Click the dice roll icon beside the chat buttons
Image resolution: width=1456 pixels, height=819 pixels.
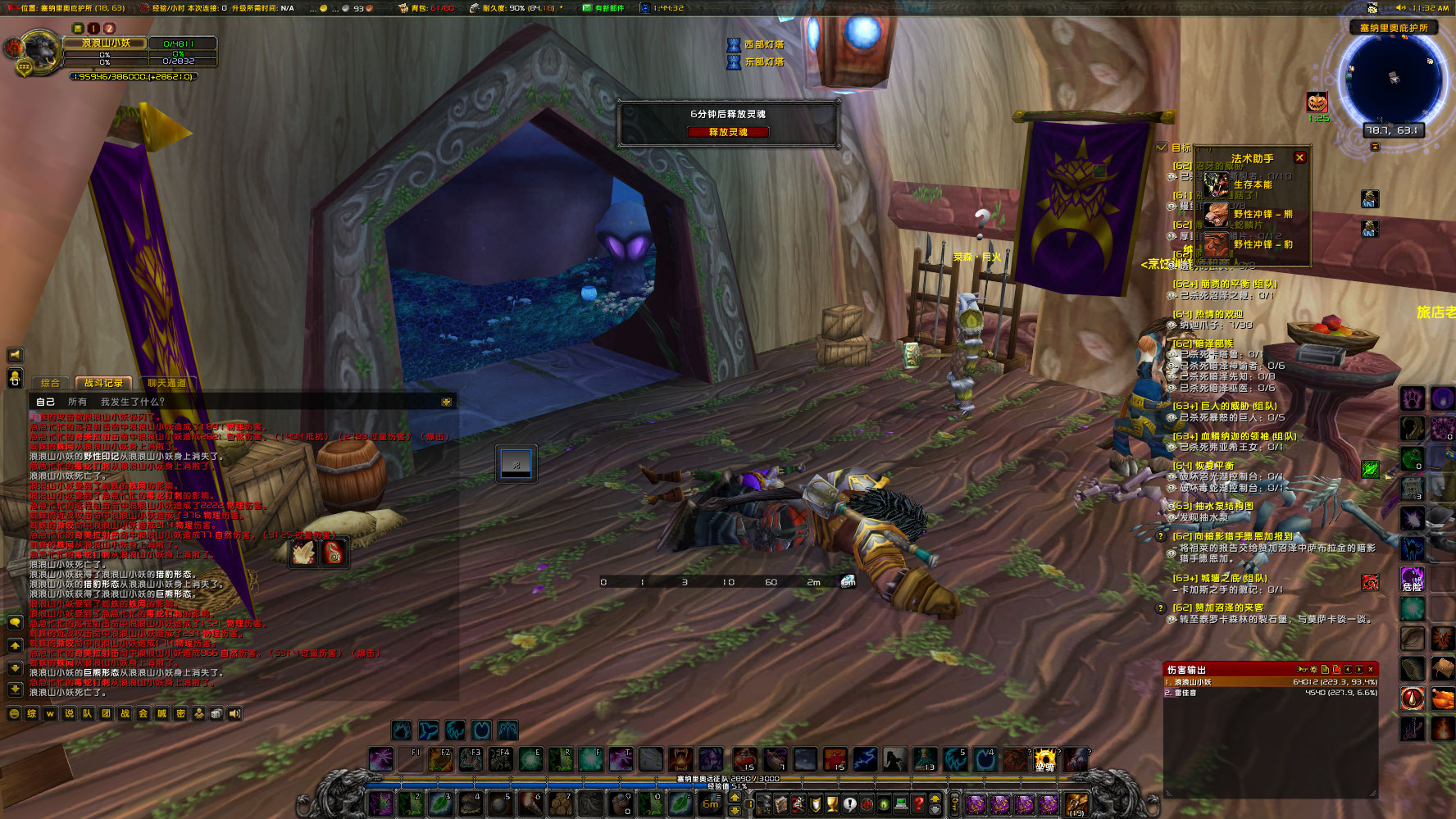point(216,714)
